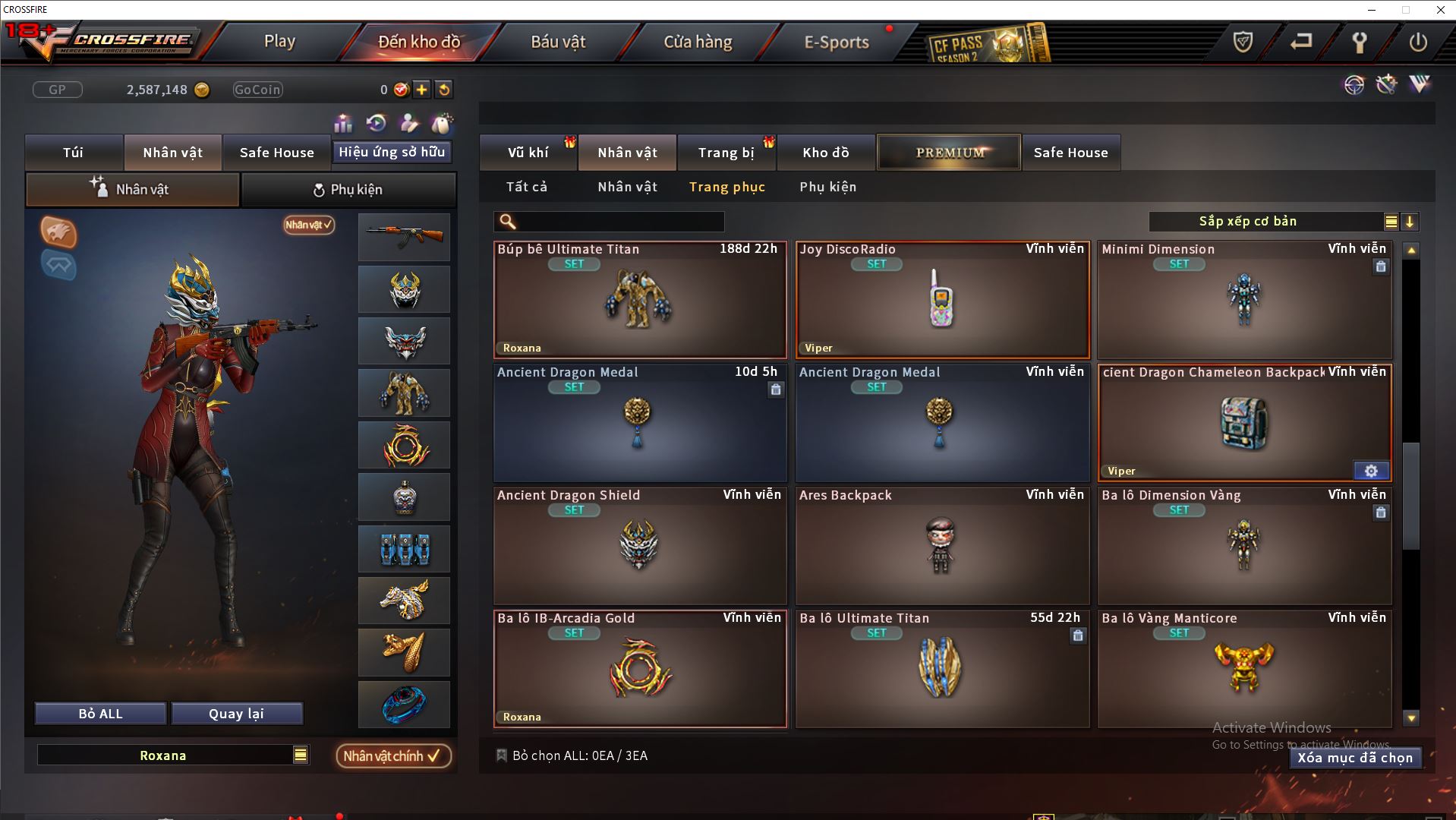Screen dimensions: 1456x820
Task: Select the Búp bê Ultimate Titan item
Action: tap(639, 301)
